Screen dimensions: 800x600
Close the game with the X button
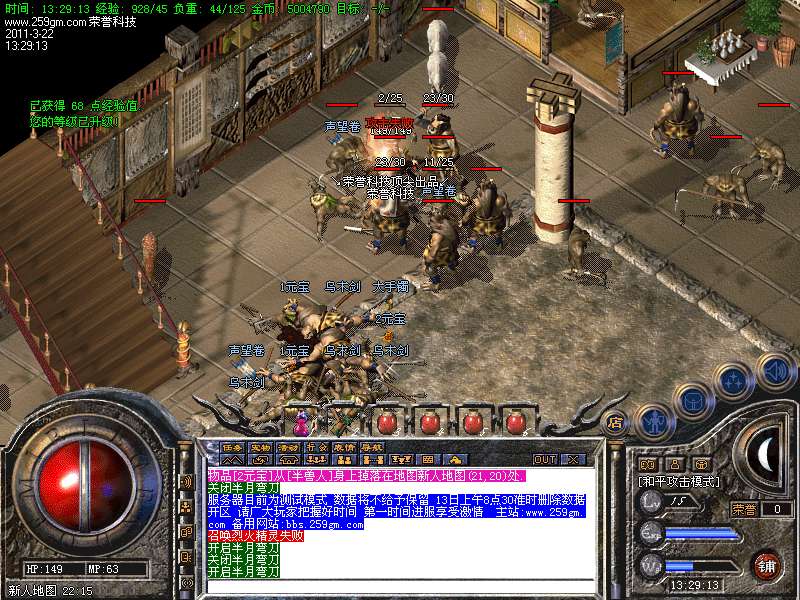(x=573, y=459)
